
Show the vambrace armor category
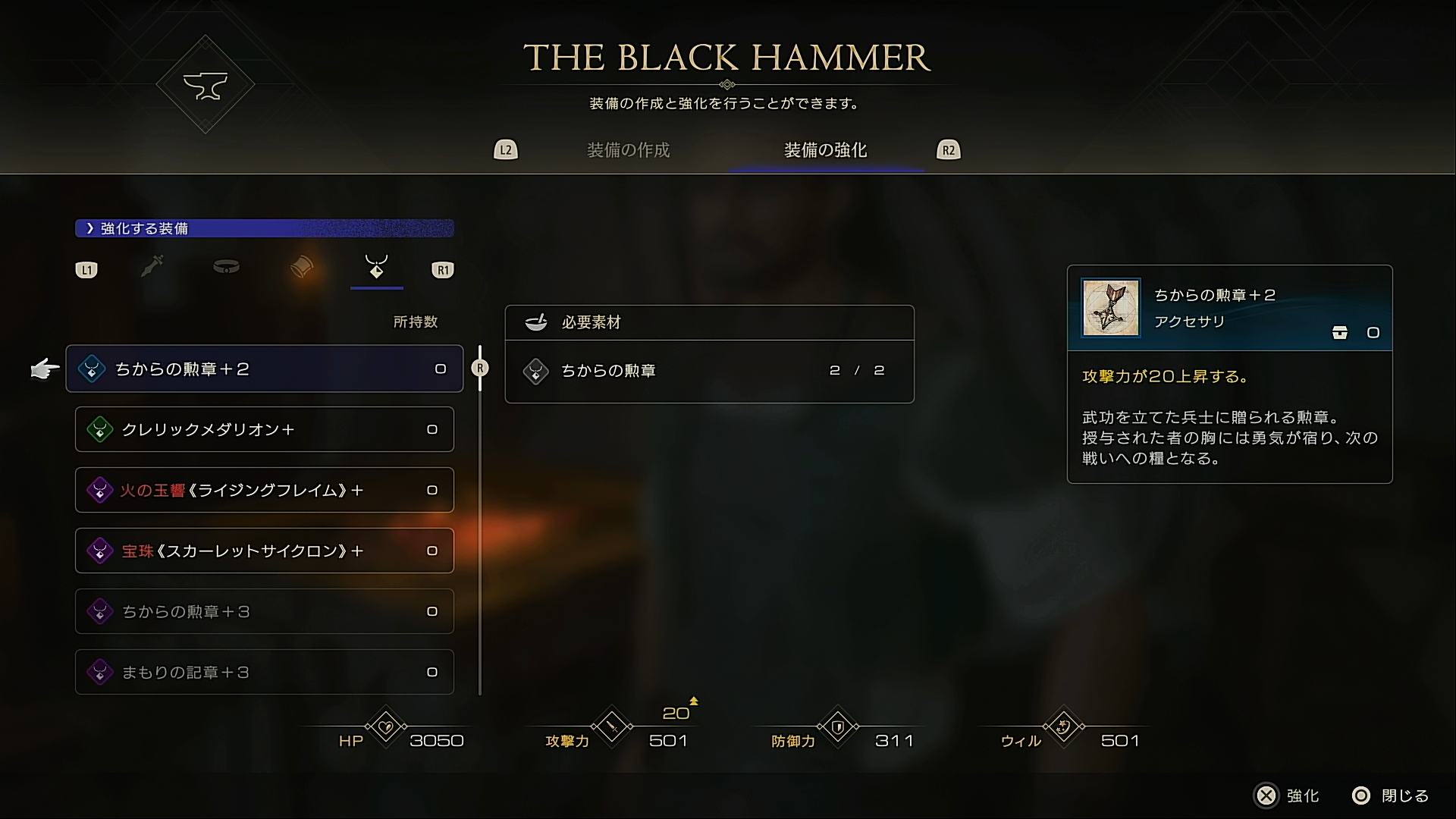pos(302,267)
